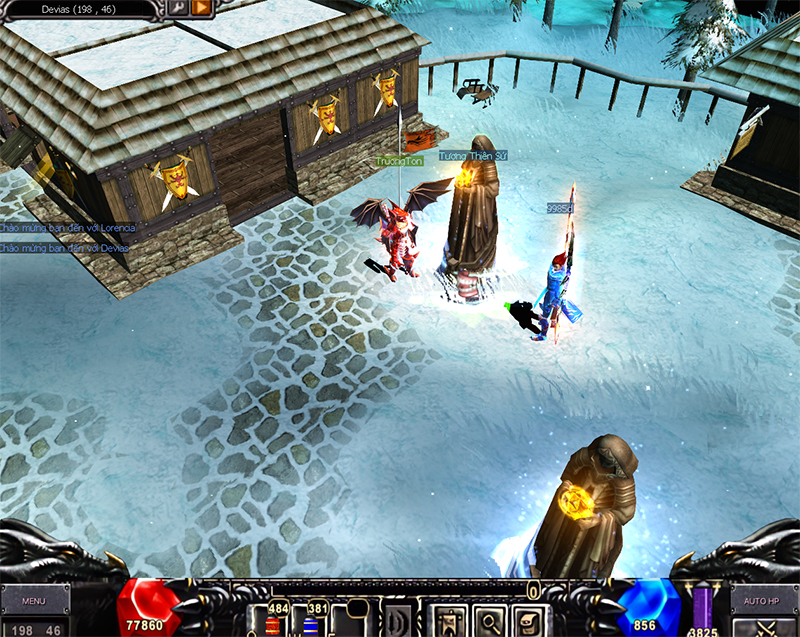Screen dimensions: 800x637
Task: Click the orange play arrow button
Action: pyautogui.click(x=200, y=9)
